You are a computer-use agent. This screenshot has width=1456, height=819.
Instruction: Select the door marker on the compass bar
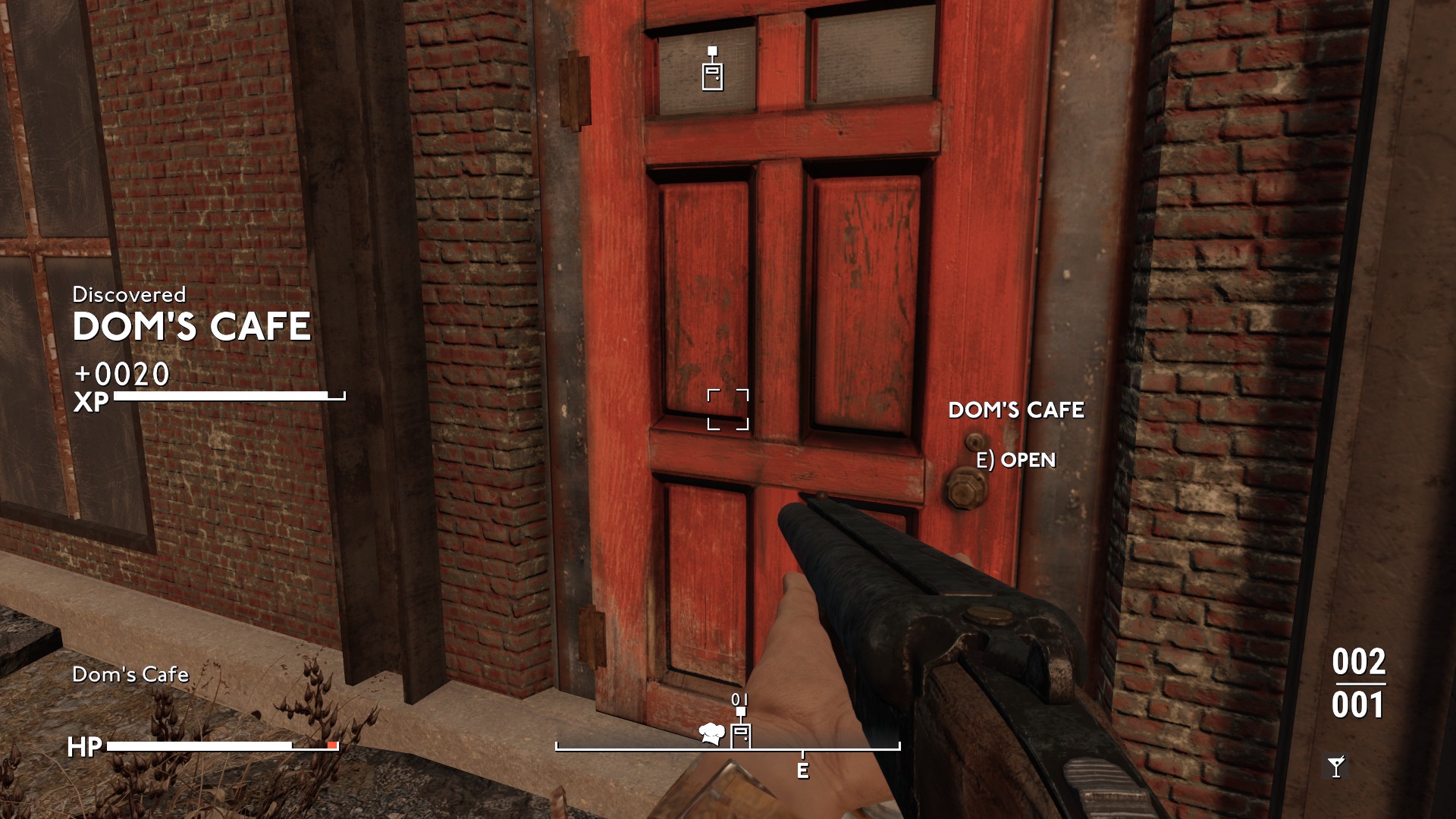point(741,733)
